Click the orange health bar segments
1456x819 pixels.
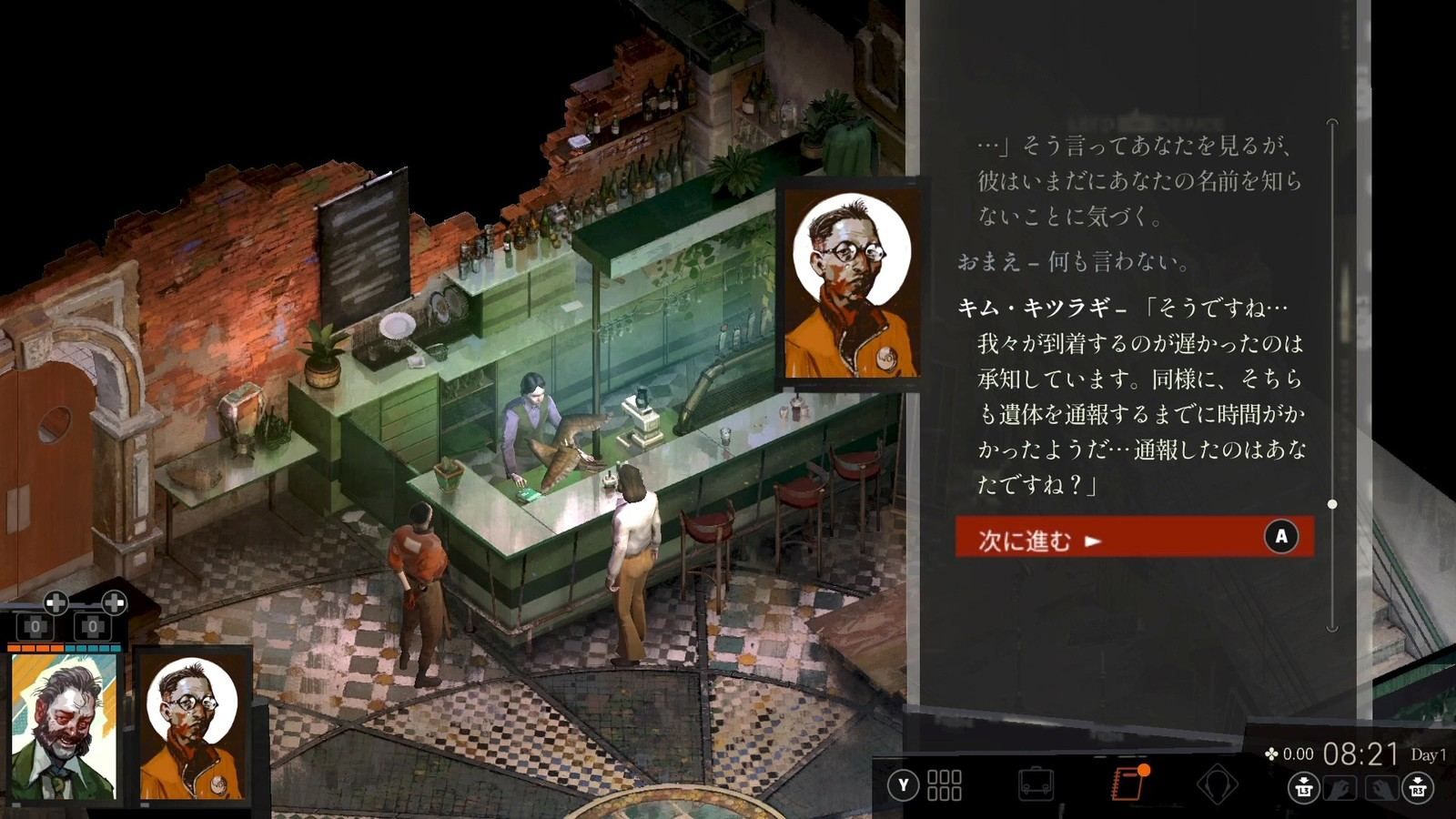point(35,647)
